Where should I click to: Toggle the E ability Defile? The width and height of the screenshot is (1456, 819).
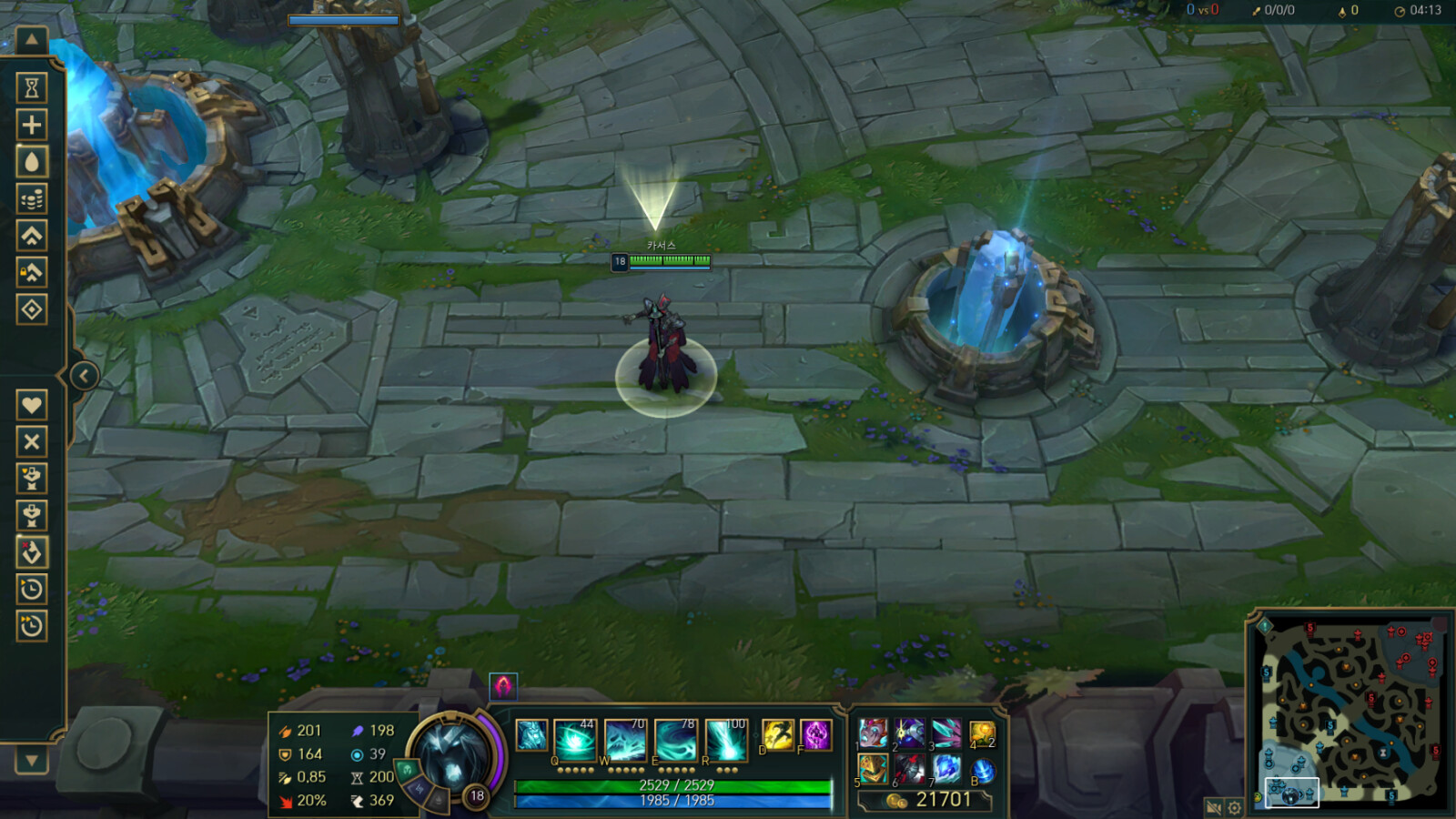[x=675, y=739]
